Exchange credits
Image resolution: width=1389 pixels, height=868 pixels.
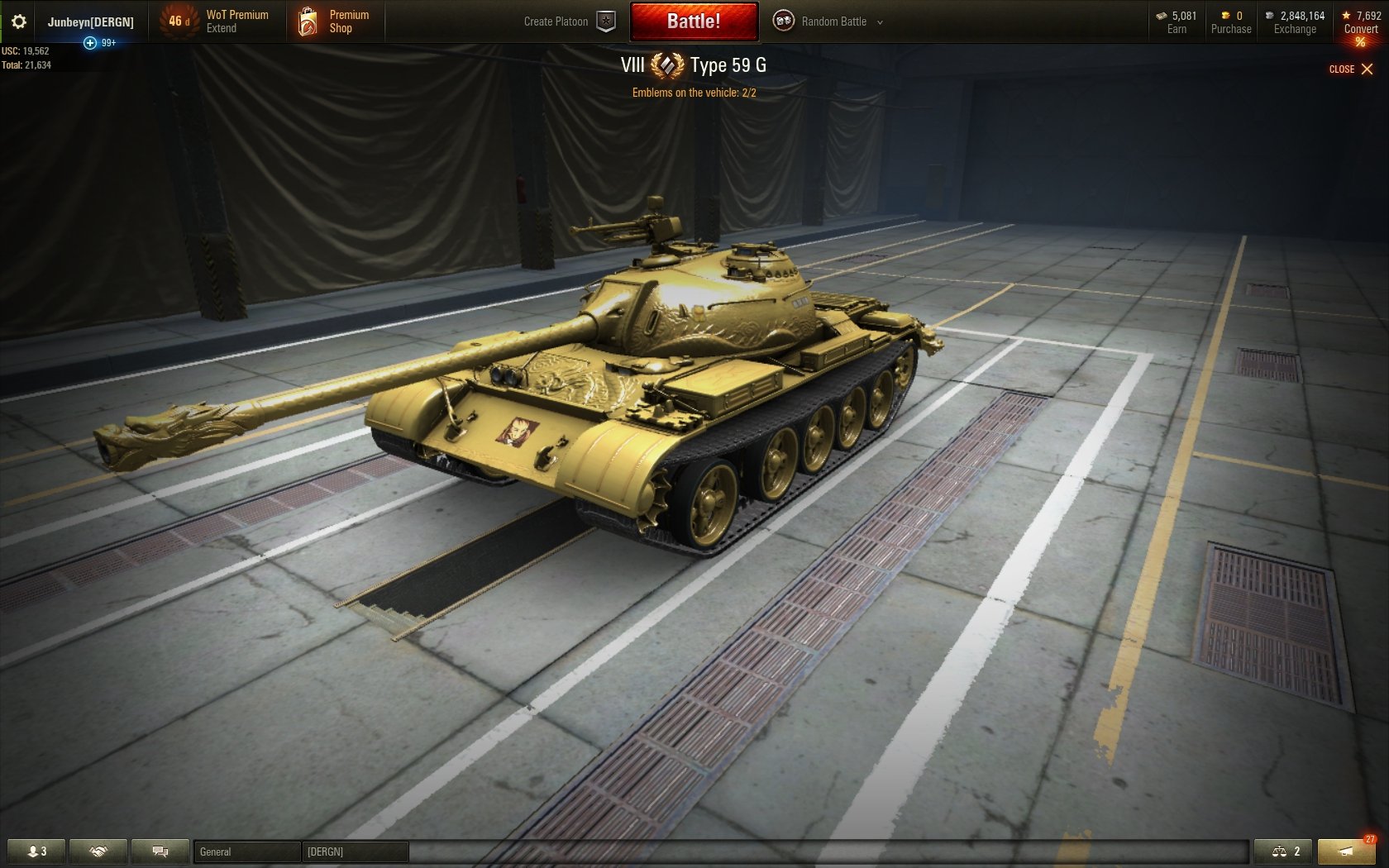1295,22
